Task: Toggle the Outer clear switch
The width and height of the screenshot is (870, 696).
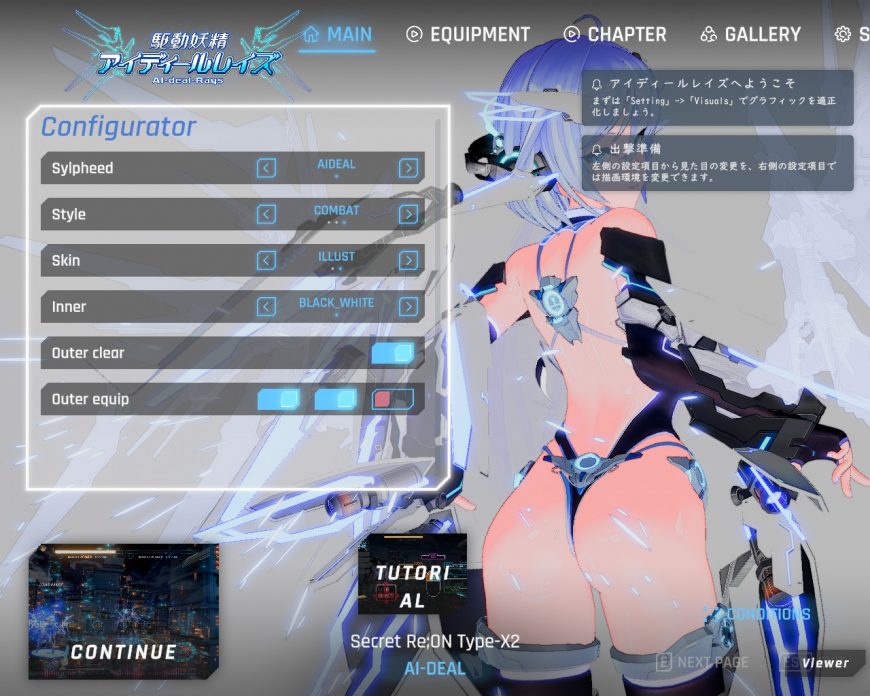Action: click(392, 353)
